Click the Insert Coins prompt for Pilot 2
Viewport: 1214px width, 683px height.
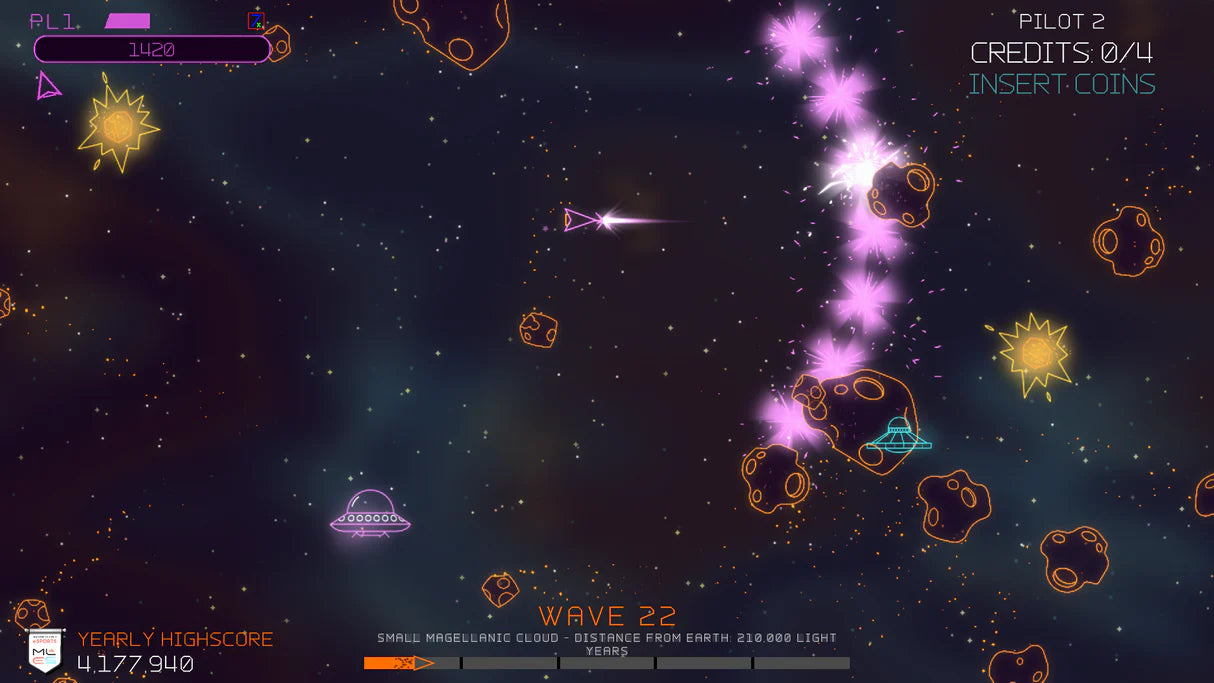coord(1061,84)
